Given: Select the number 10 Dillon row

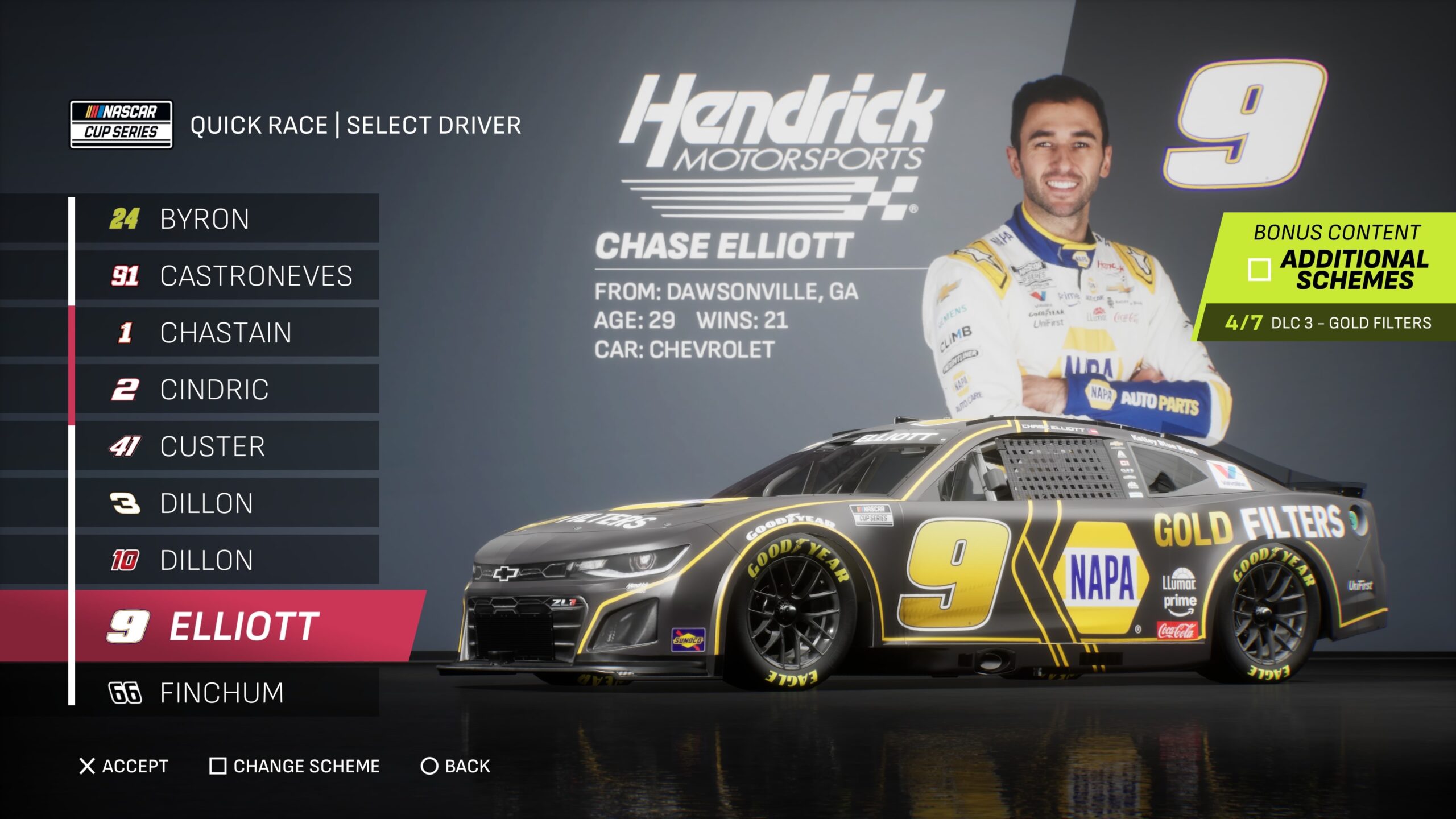Looking at the screenshot, I should point(226,560).
